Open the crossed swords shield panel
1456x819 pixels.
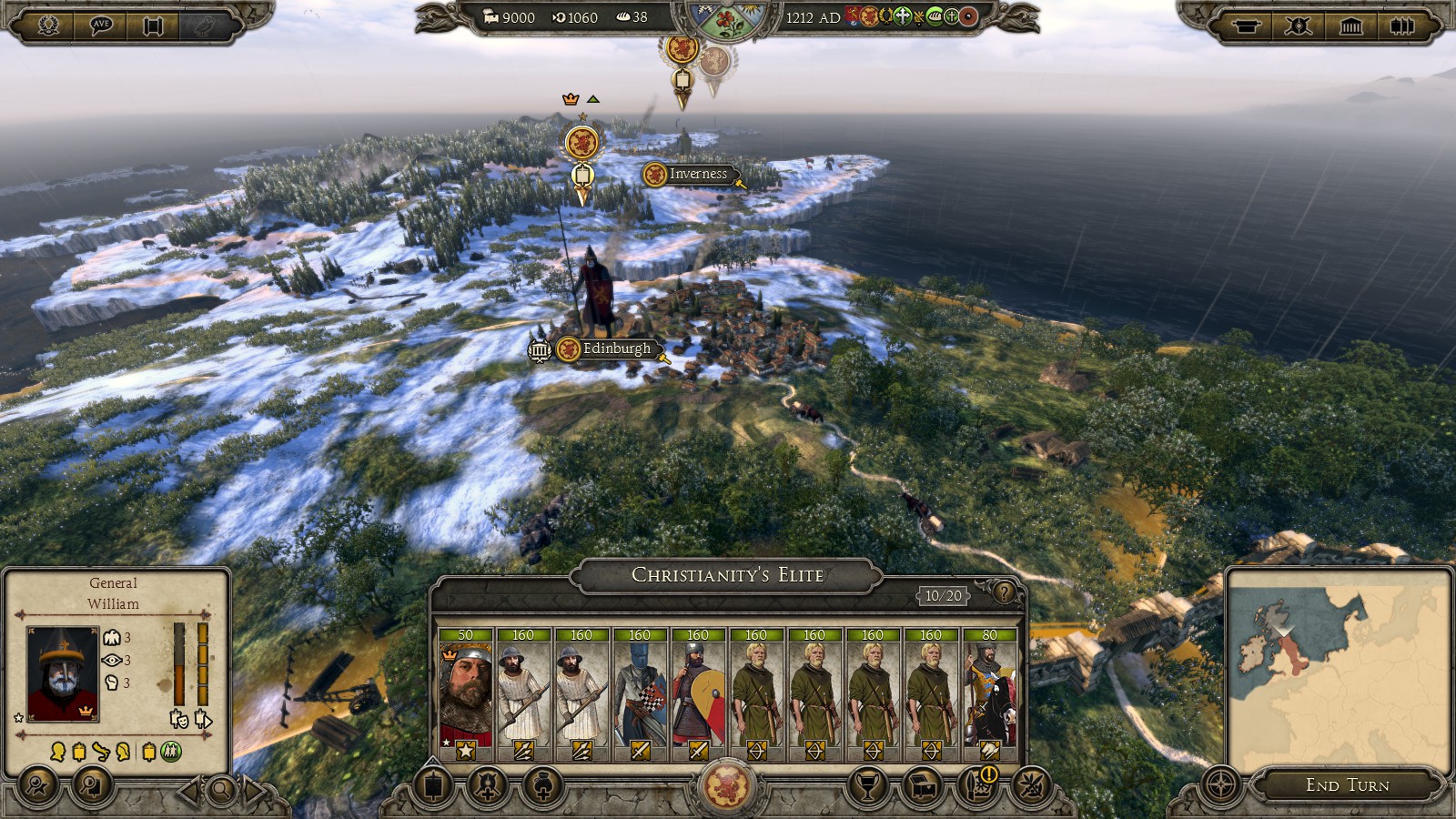[1299, 25]
